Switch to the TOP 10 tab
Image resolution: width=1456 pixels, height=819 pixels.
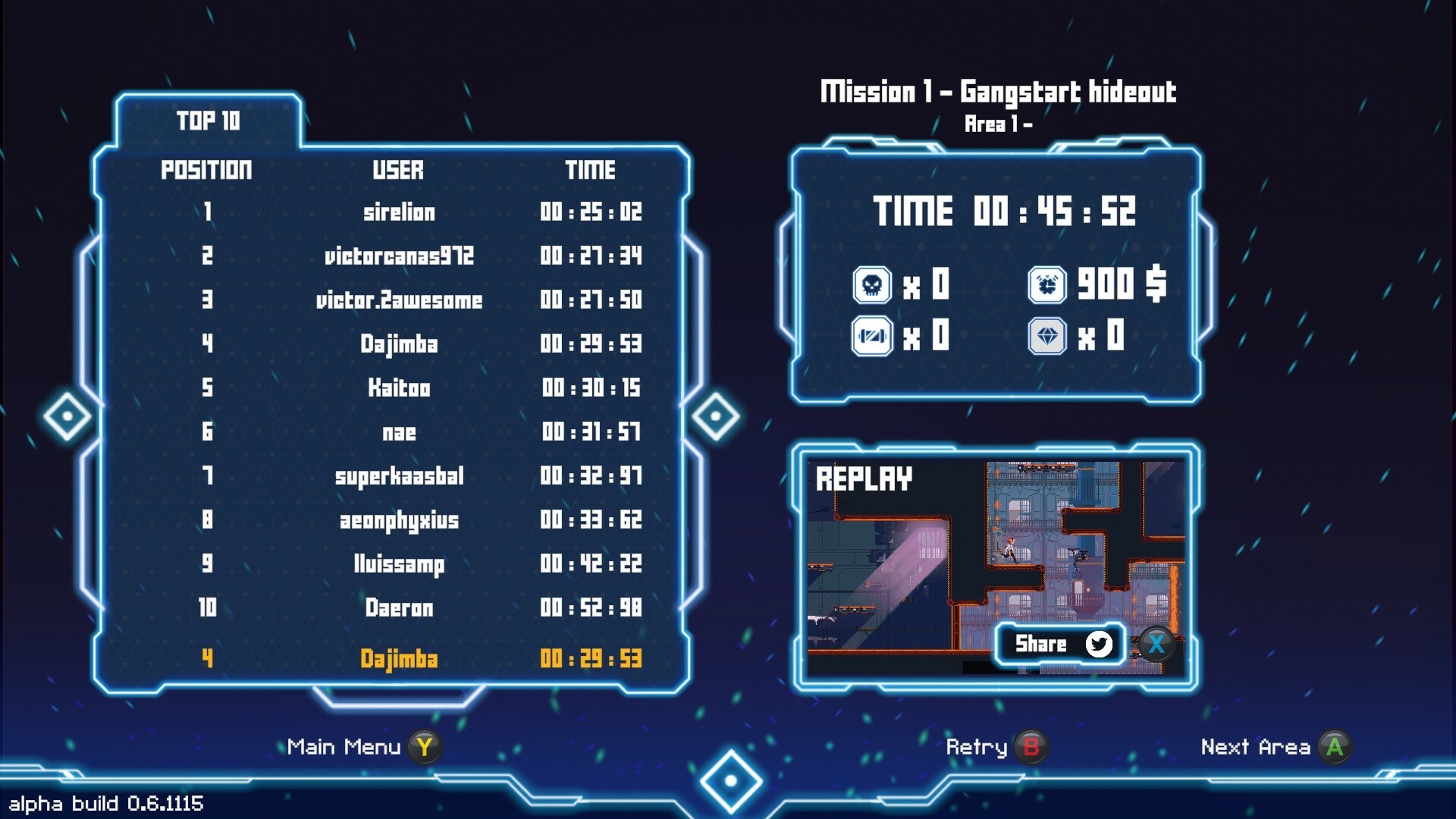208,120
